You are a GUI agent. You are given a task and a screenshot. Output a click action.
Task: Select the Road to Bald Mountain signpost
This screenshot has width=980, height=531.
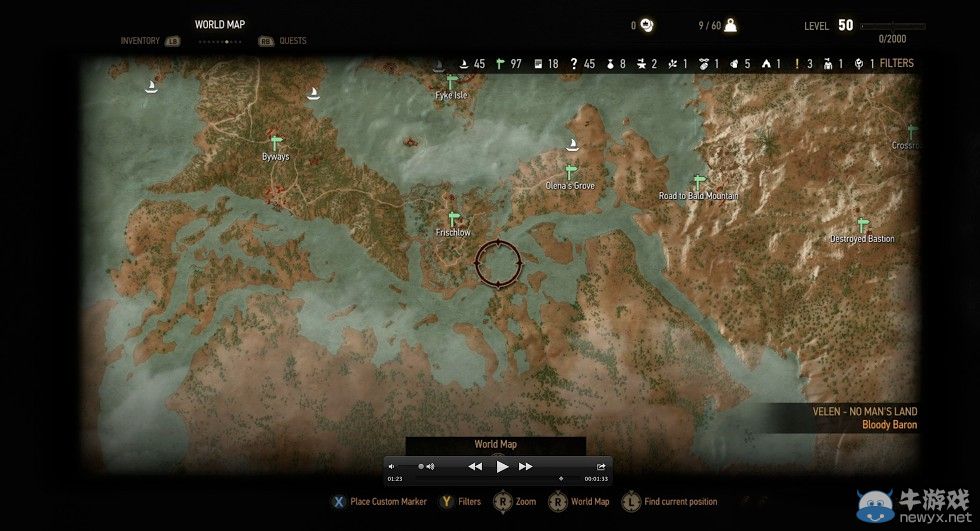click(699, 182)
